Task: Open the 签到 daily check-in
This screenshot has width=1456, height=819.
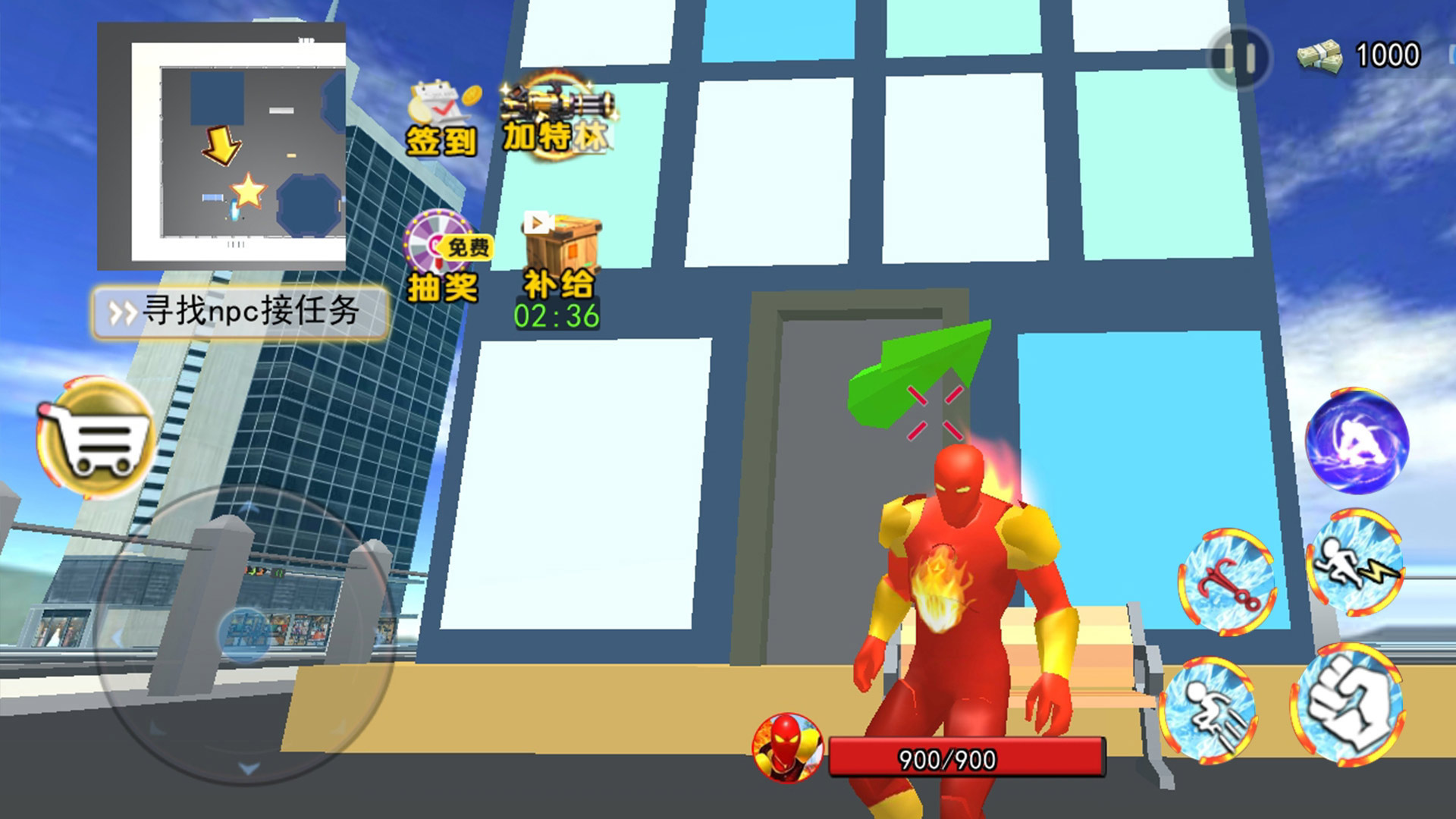Action: point(442,119)
